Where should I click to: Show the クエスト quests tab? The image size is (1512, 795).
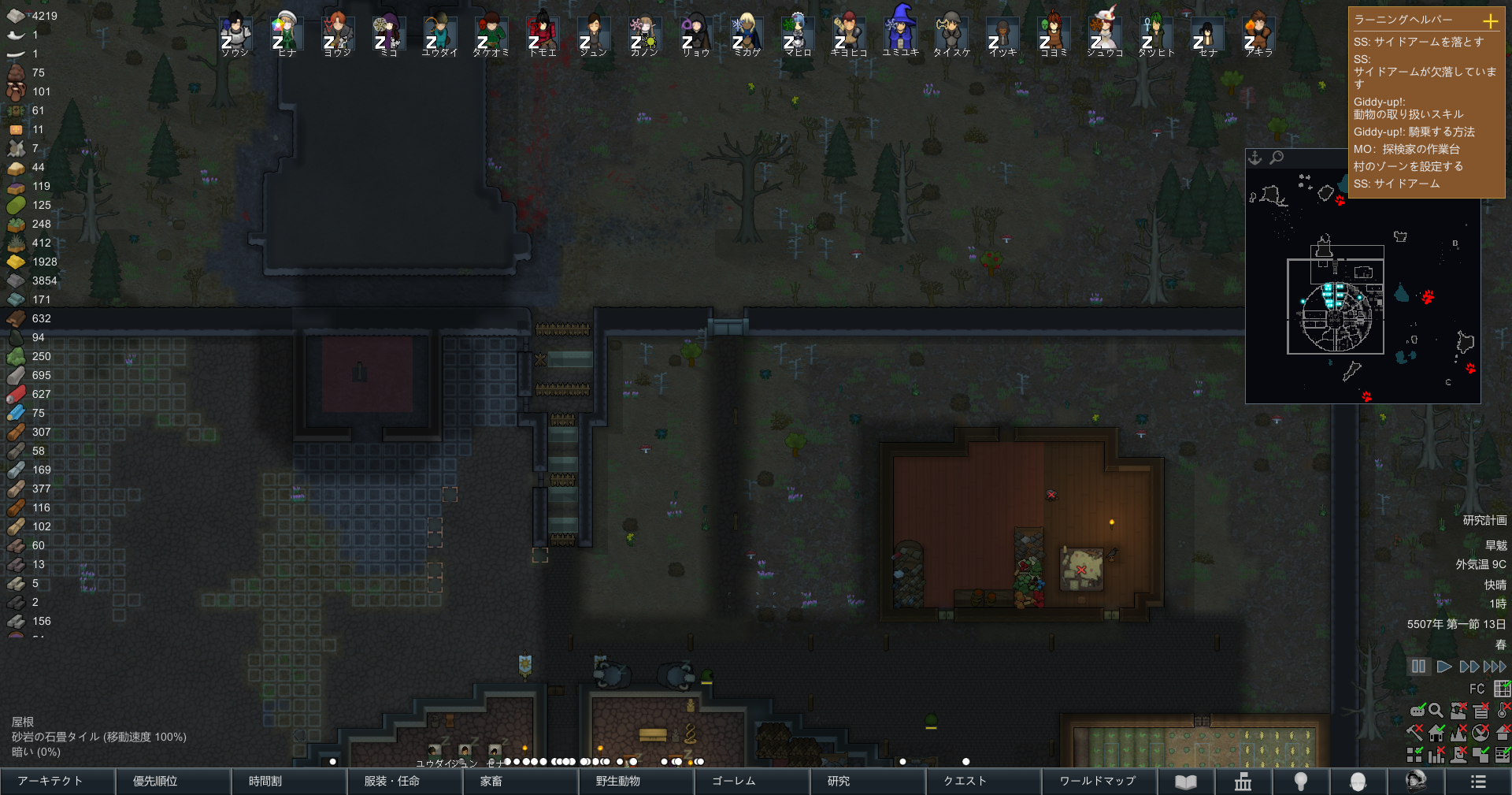pyautogui.click(x=983, y=781)
